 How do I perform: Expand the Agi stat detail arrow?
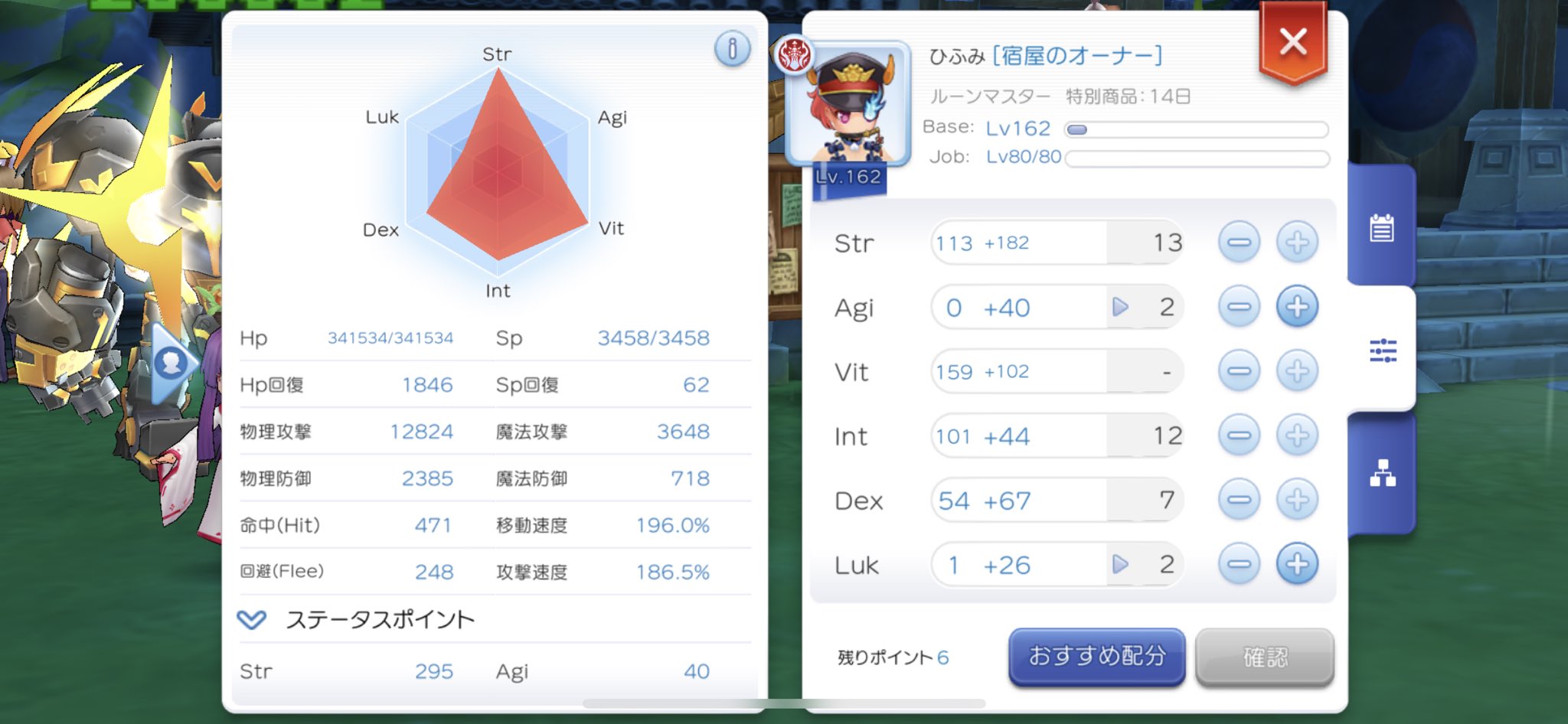pos(1122,307)
